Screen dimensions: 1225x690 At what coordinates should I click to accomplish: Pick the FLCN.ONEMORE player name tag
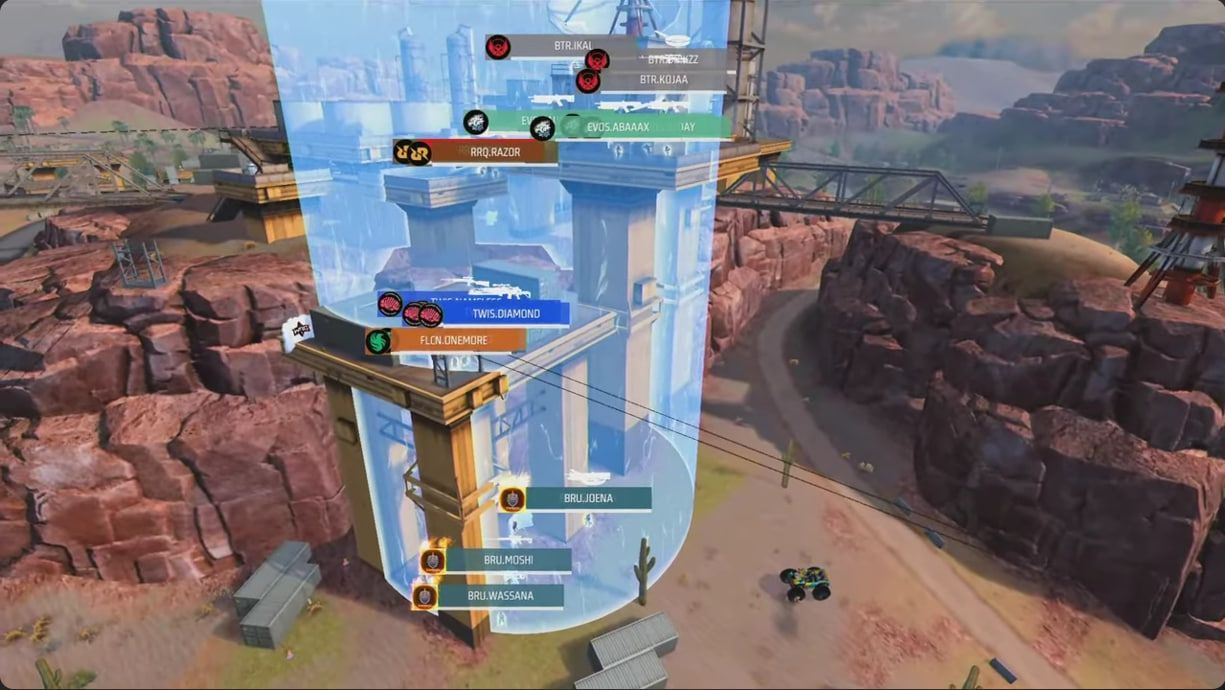pos(457,341)
